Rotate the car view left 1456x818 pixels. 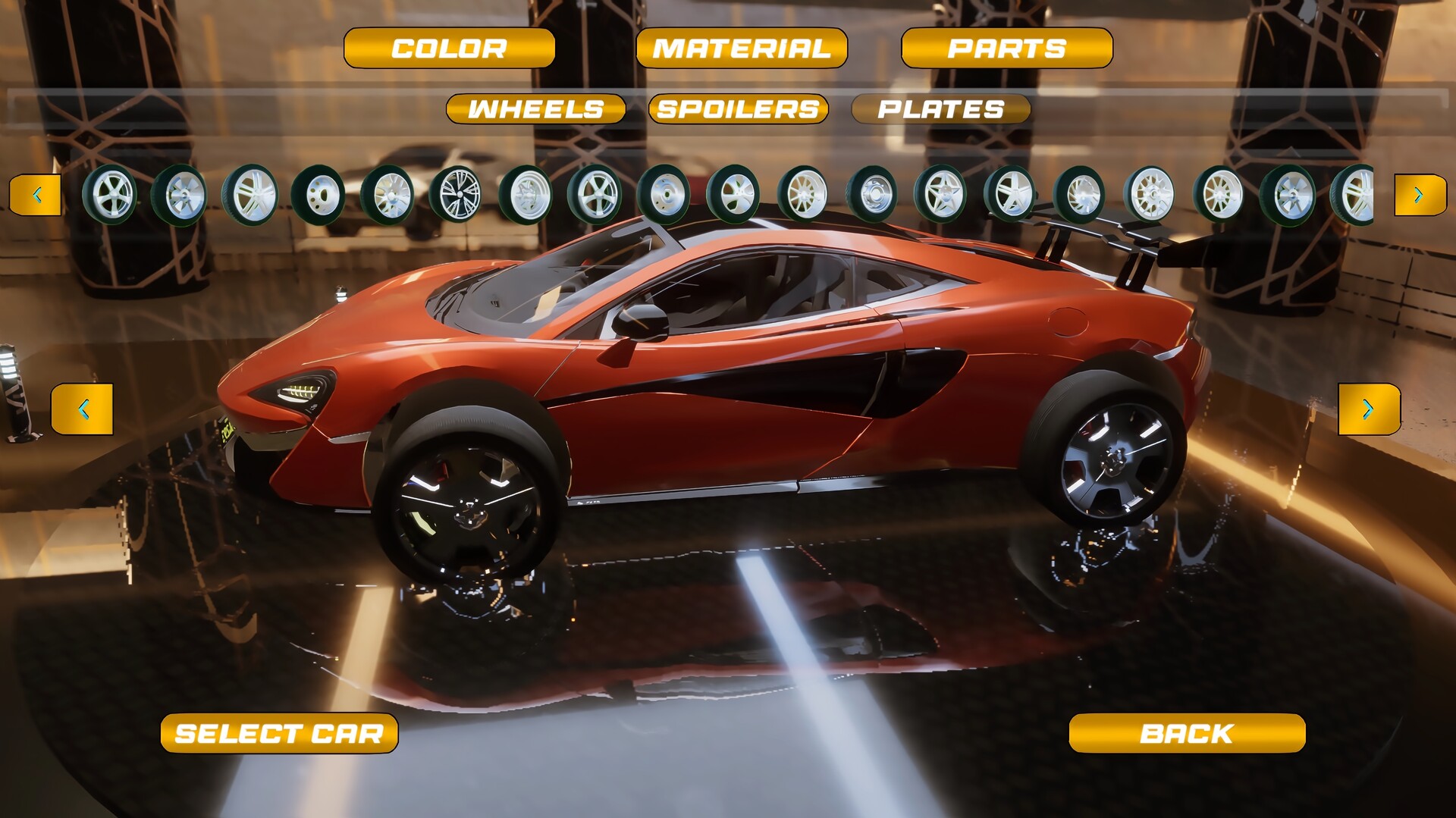[x=83, y=407]
